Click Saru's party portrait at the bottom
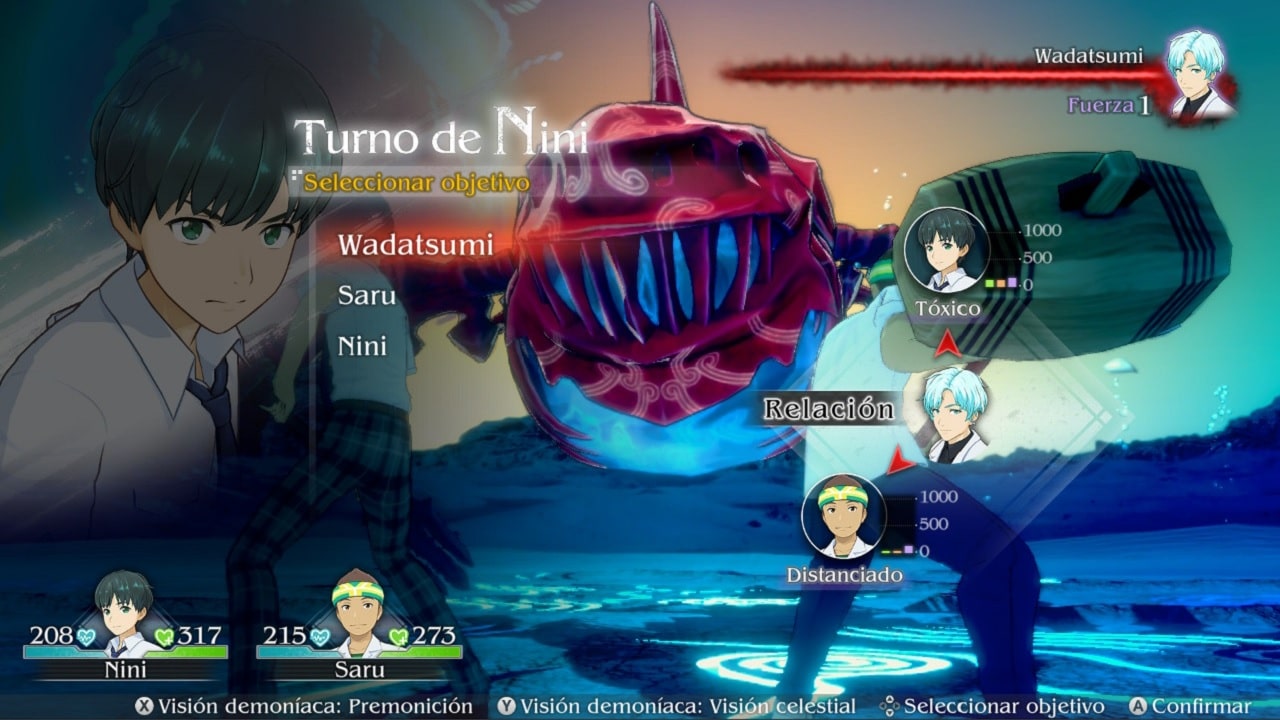Screen dimensions: 1280x720 359,604
